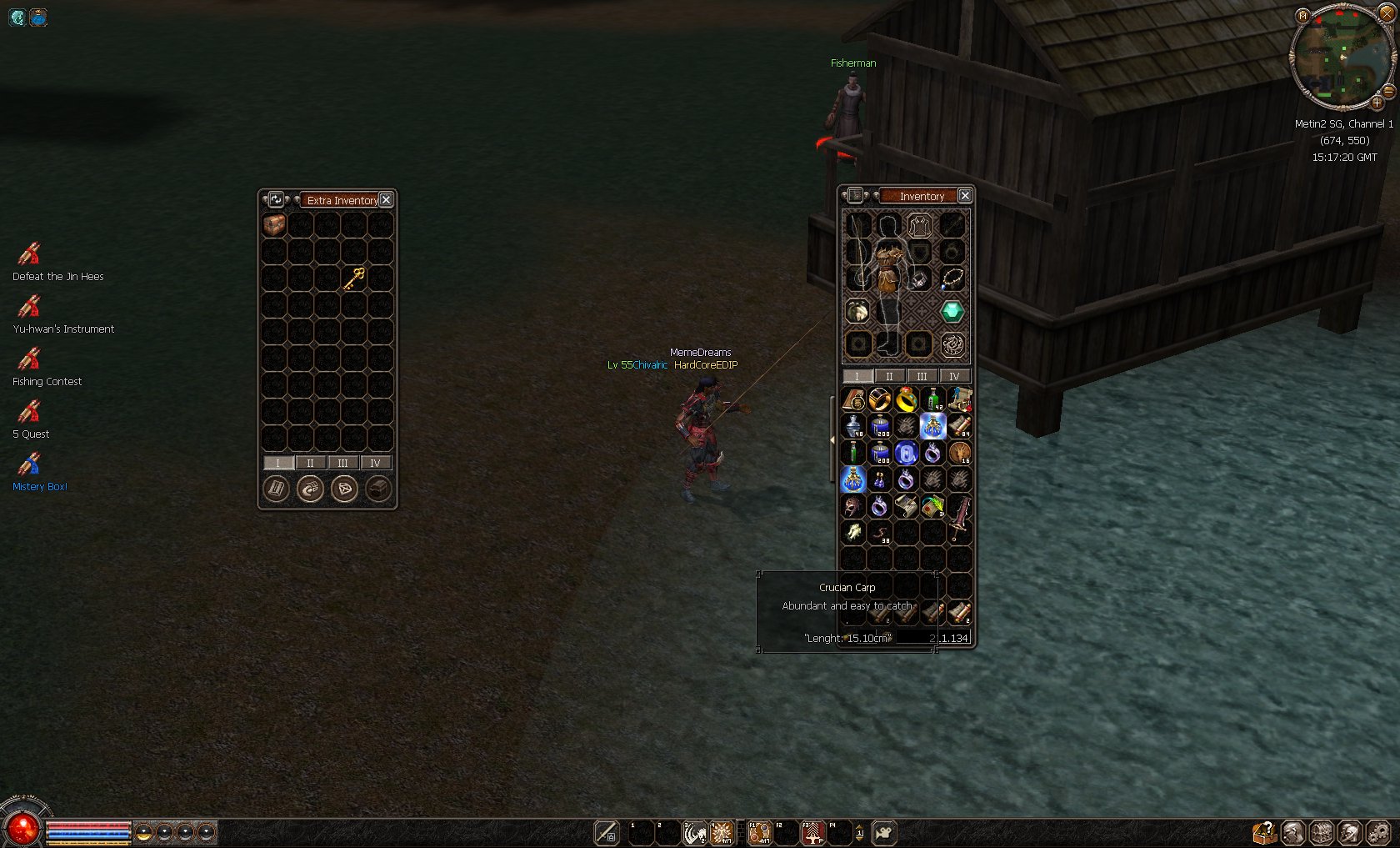Open the Fishing Contest quest scroll
1400x848 pixels.
pyautogui.click(x=30, y=359)
